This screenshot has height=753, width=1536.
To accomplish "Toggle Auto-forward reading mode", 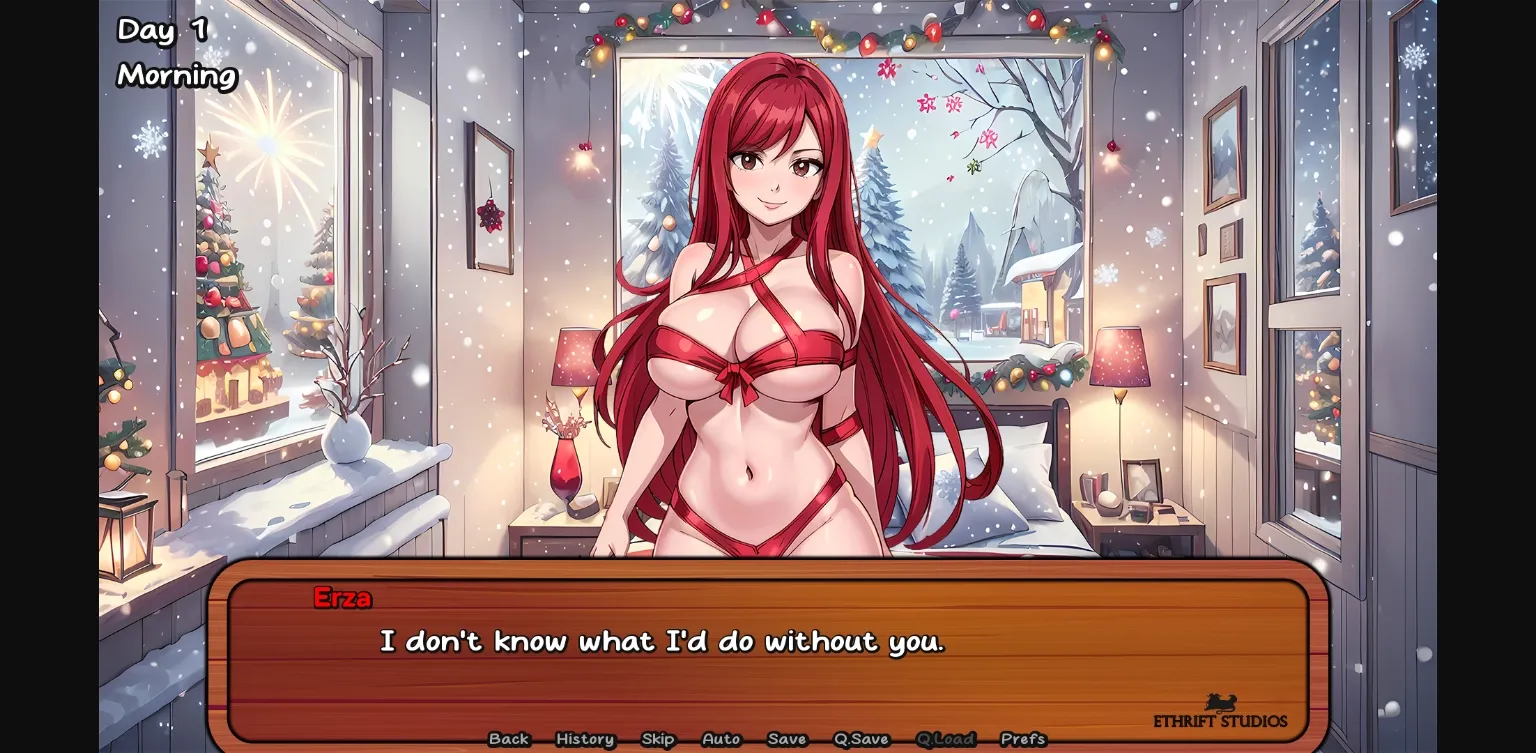I will (x=721, y=739).
